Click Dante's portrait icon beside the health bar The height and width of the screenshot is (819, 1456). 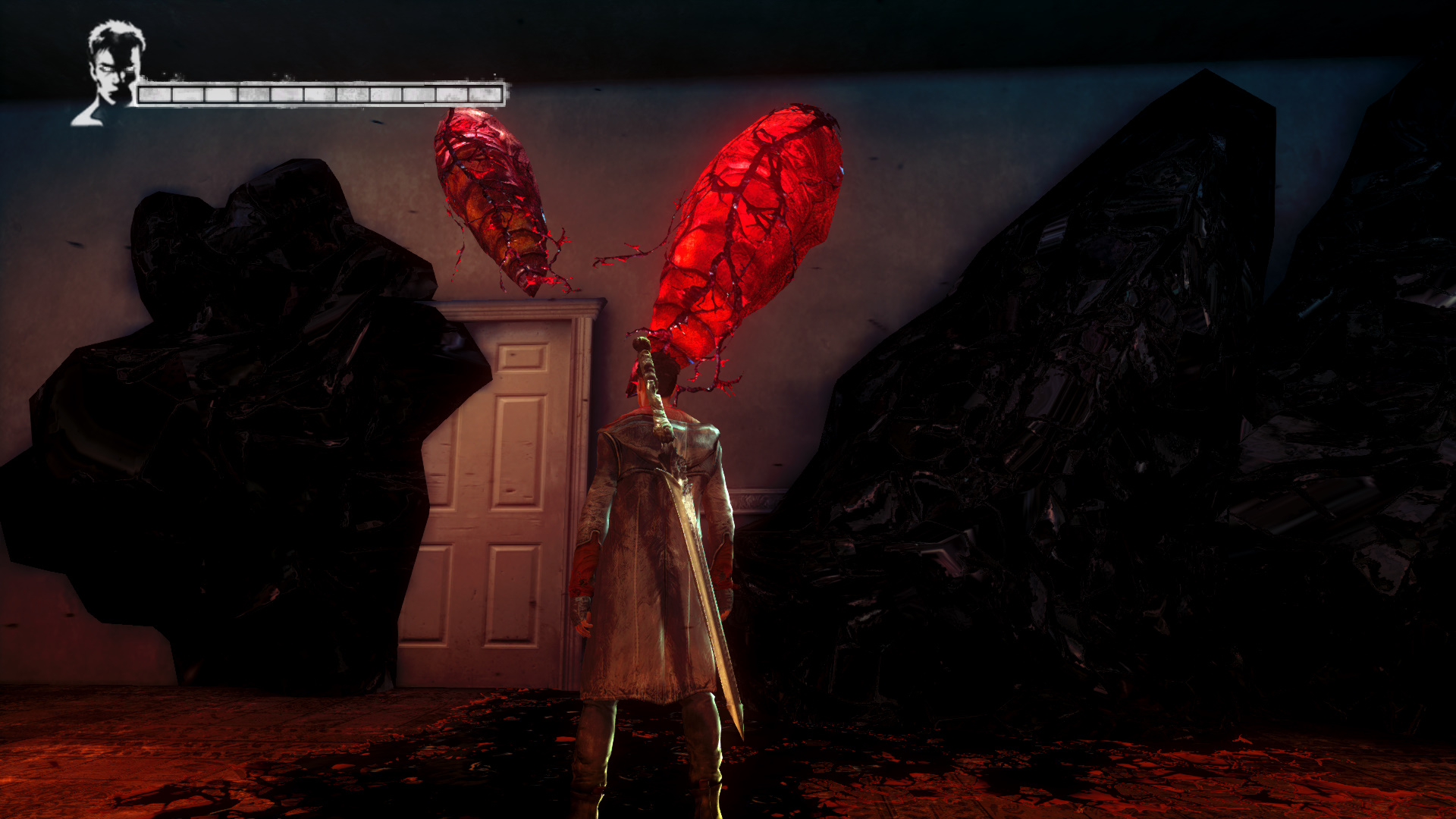pyautogui.click(x=111, y=72)
